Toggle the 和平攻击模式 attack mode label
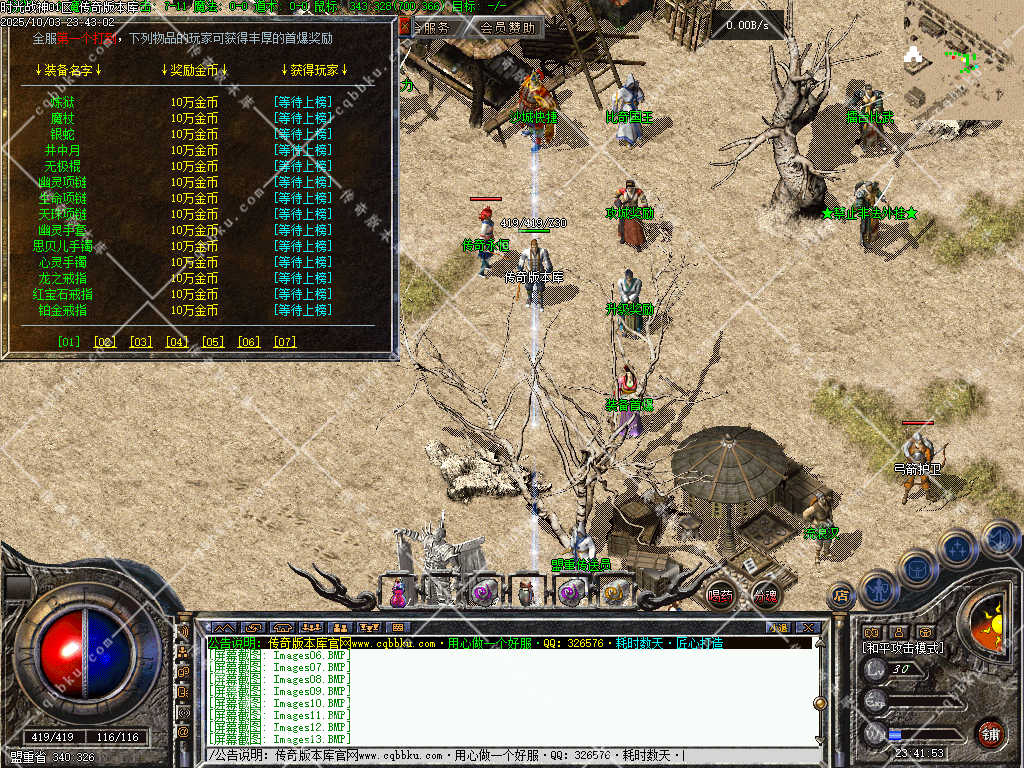 coord(902,648)
